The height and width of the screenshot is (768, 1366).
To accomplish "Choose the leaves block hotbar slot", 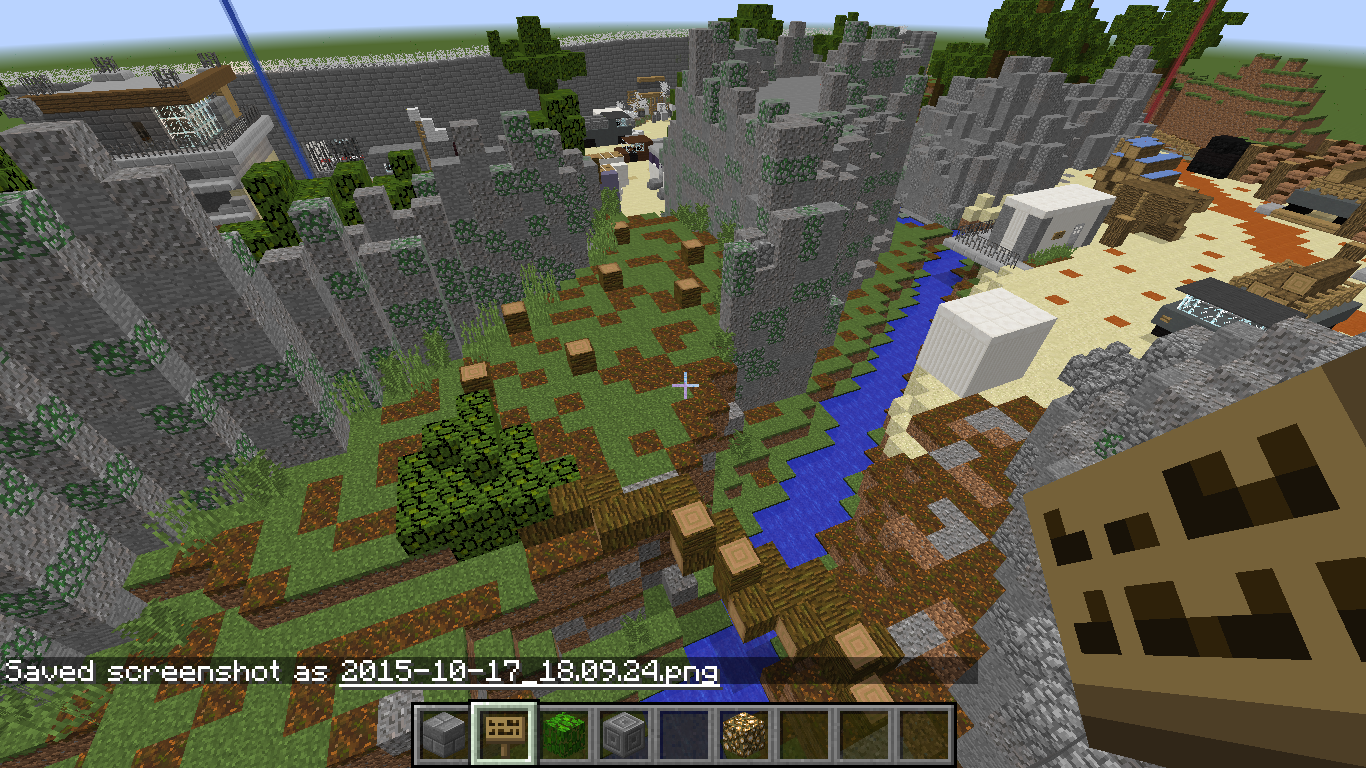I will (x=565, y=735).
